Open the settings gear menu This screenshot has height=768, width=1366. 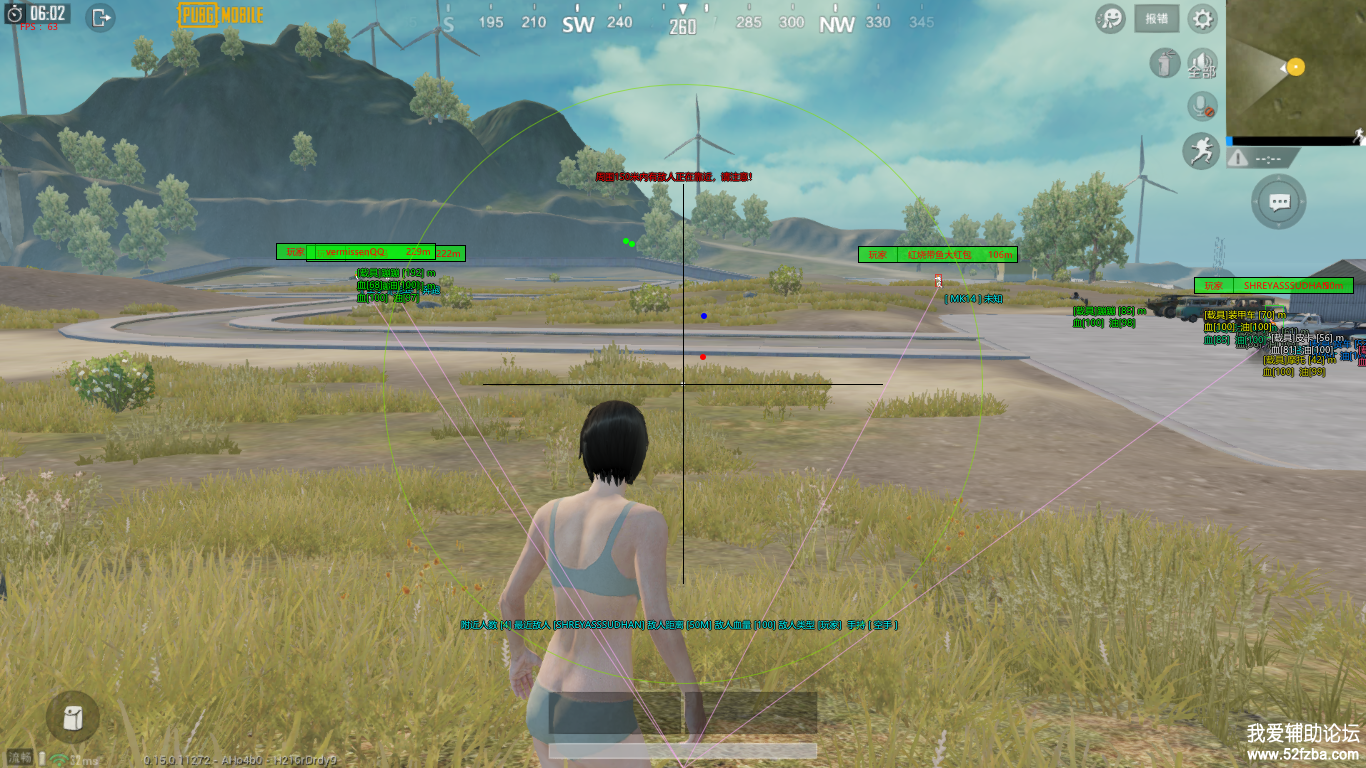point(1202,18)
